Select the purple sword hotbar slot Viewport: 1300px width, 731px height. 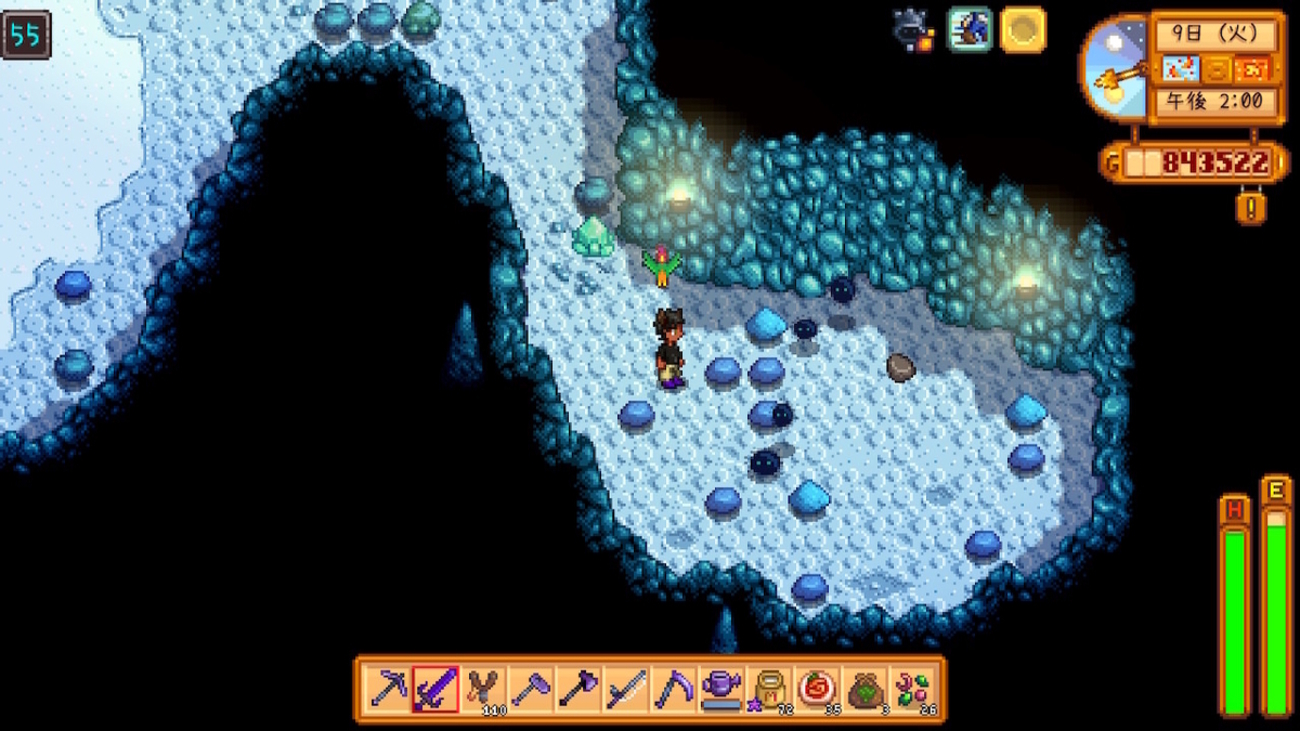point(436,689)
